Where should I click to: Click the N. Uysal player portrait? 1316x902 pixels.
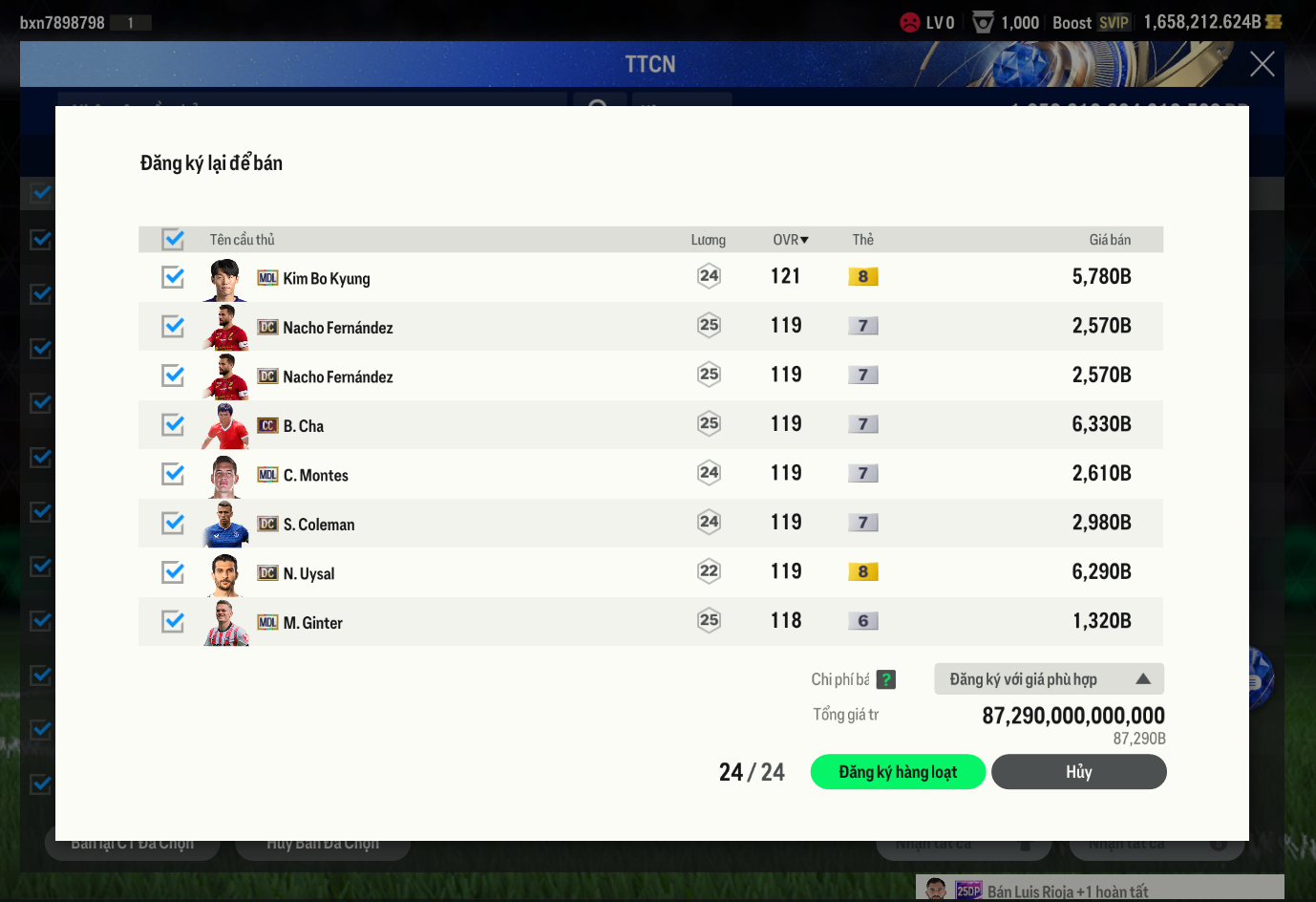(225, 573)
